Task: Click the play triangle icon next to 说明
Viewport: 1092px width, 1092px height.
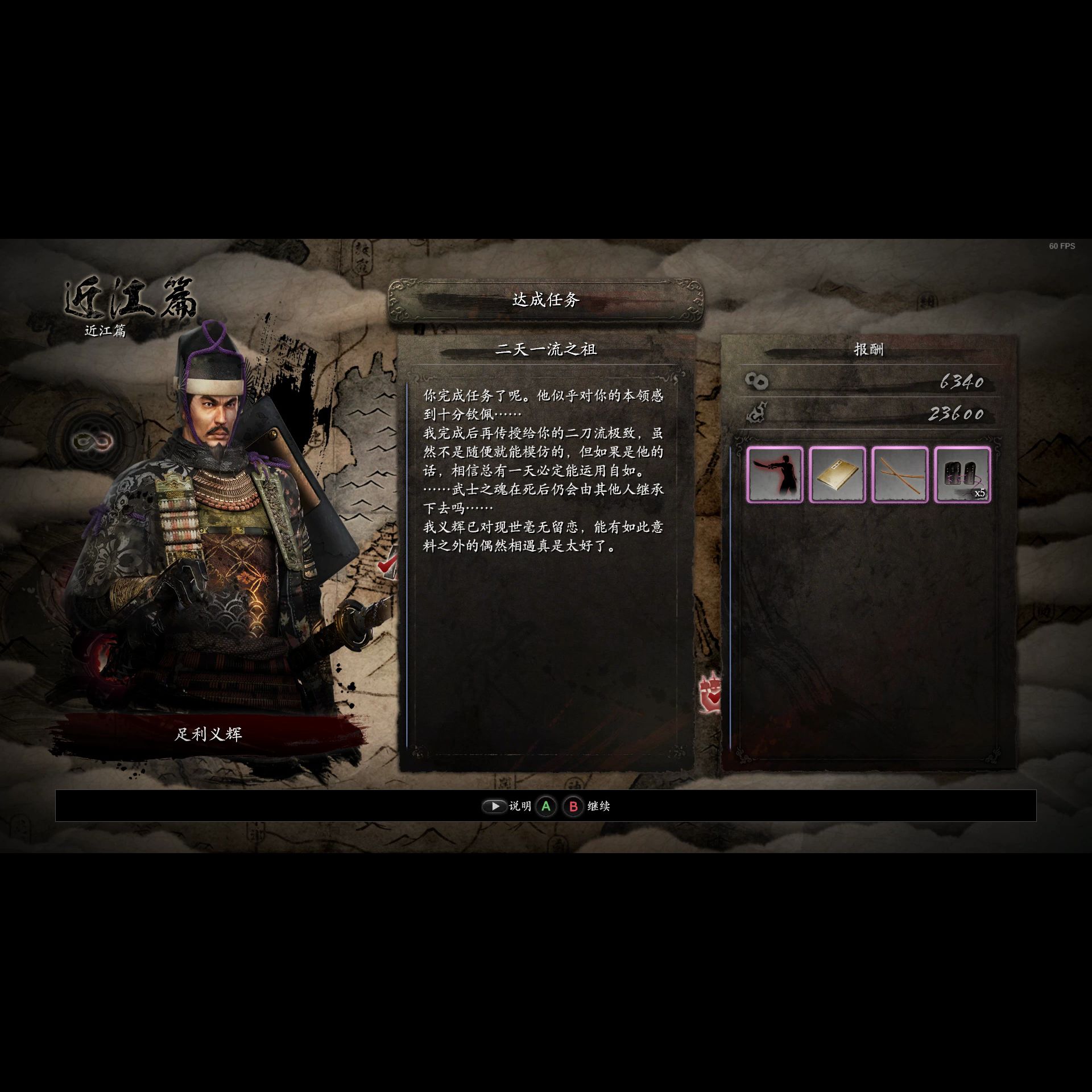Action: point(494,806)
